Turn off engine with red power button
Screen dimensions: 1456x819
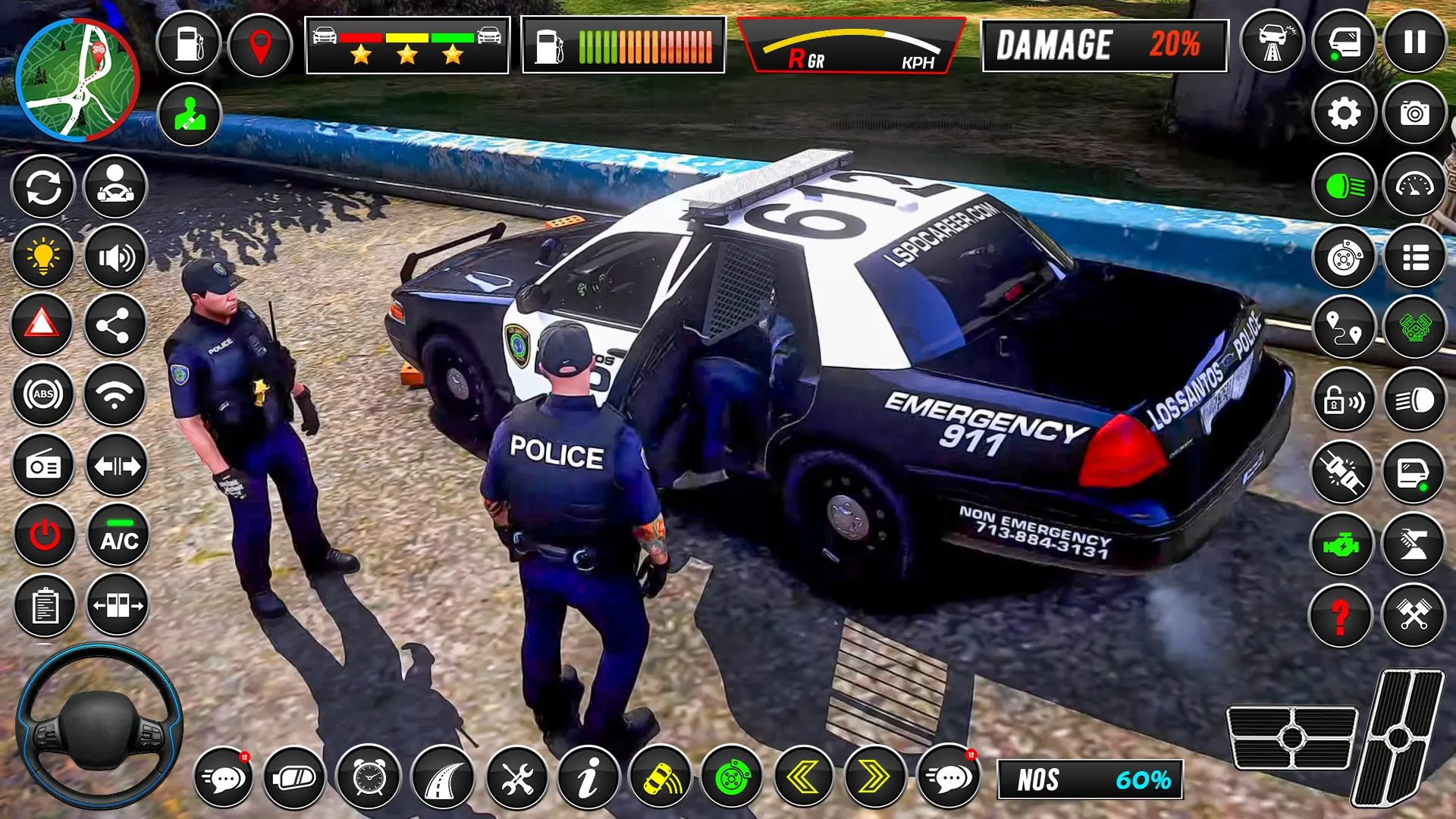45,535
